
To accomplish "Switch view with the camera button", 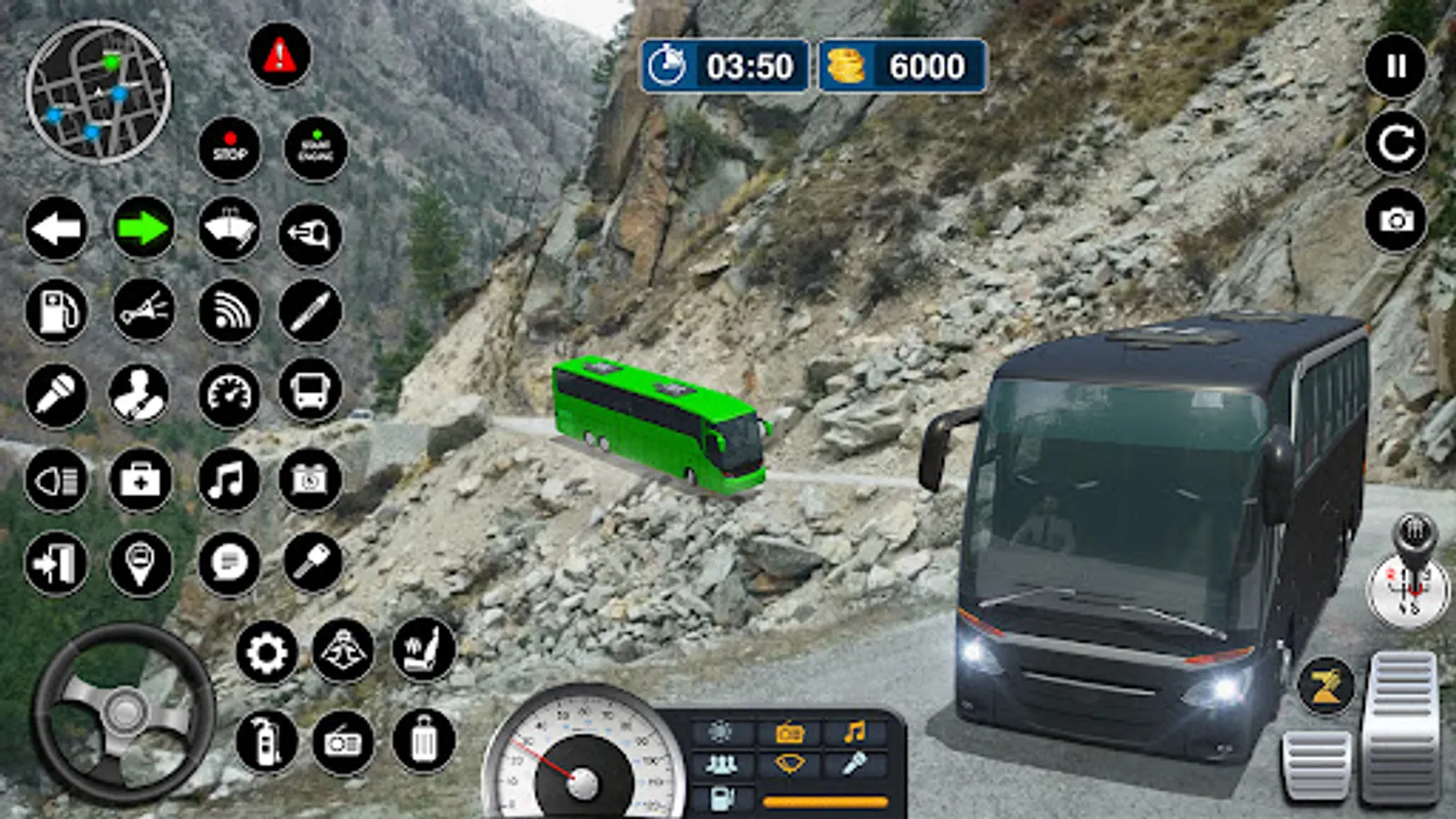I will (1395, 220).
